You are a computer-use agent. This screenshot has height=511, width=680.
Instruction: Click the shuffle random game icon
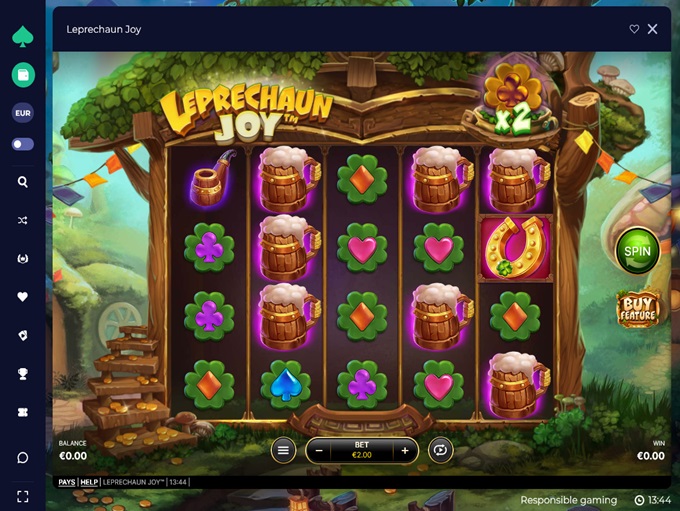coord(23,221)
